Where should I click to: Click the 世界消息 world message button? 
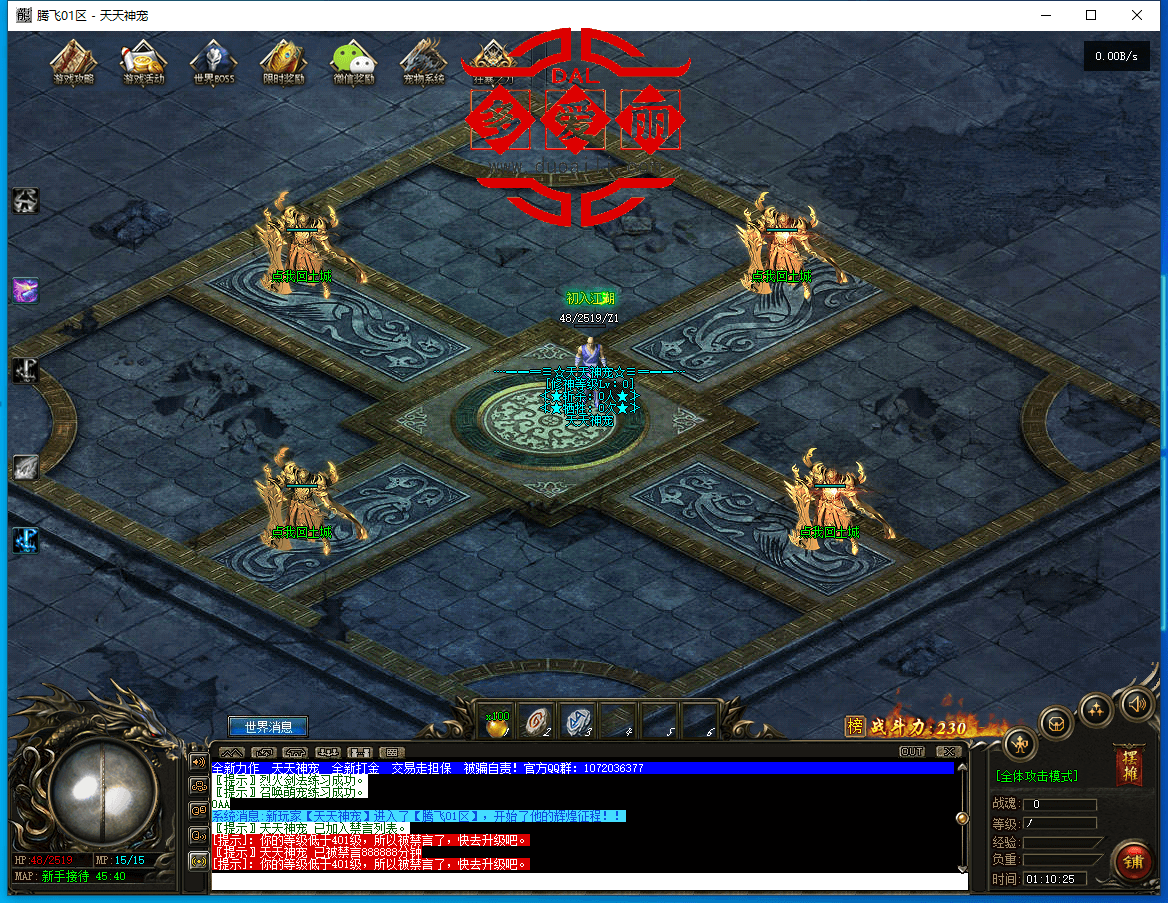[268, 727]
